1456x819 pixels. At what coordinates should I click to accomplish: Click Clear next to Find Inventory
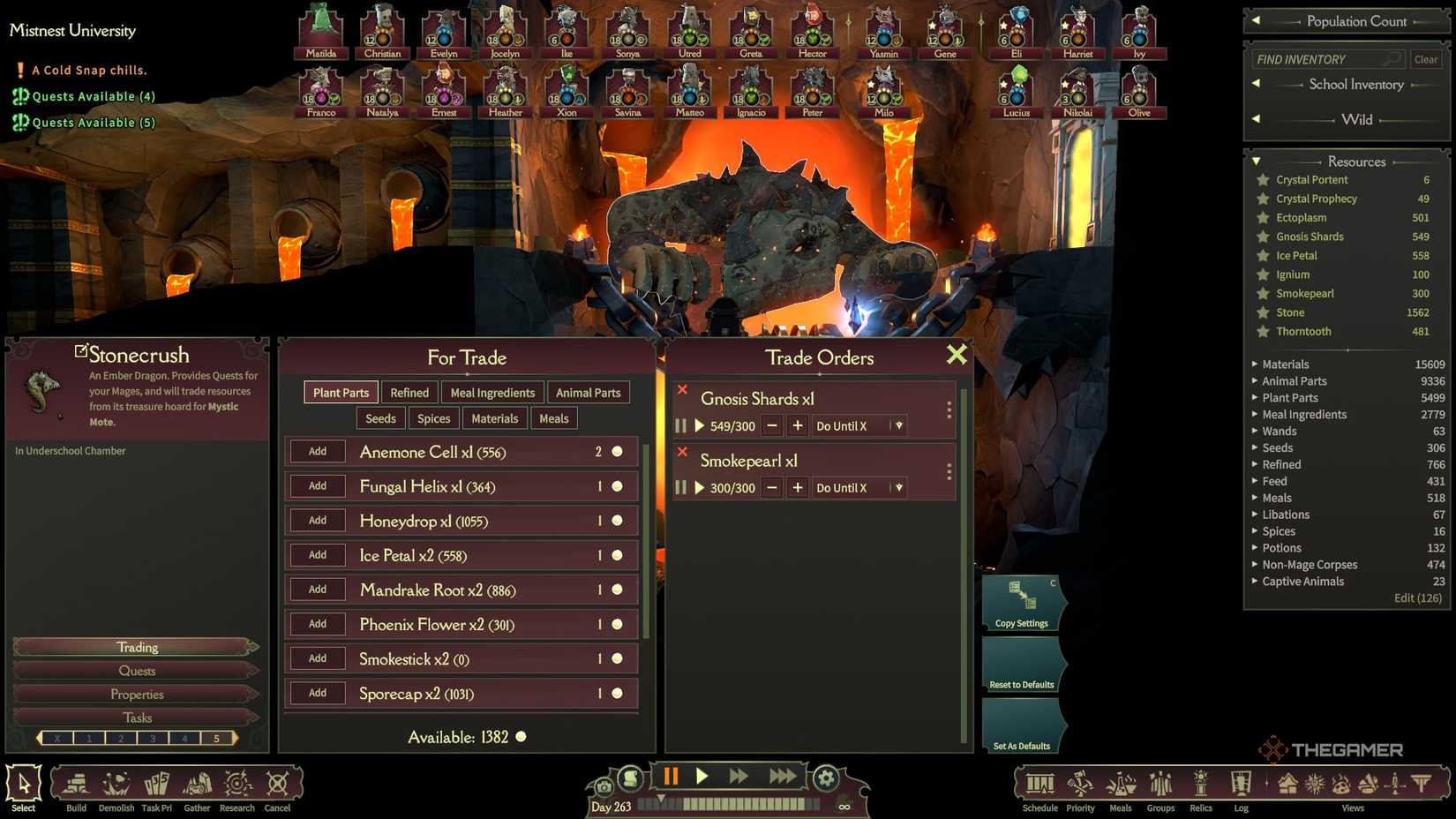tap(1425, 59)
